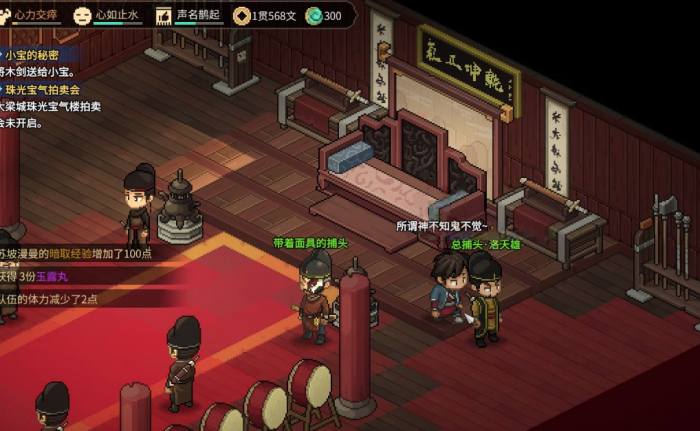The height and width of the screenshot is (431, 700).
Task: Open the 声名鹊起 reputation thumbs-up icon
Action: (x=163, y=15)
